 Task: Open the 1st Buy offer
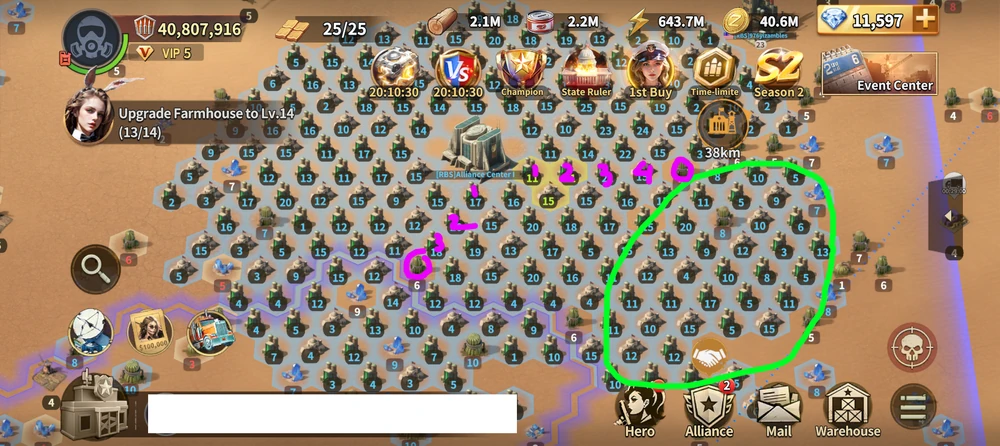point(650,72)
